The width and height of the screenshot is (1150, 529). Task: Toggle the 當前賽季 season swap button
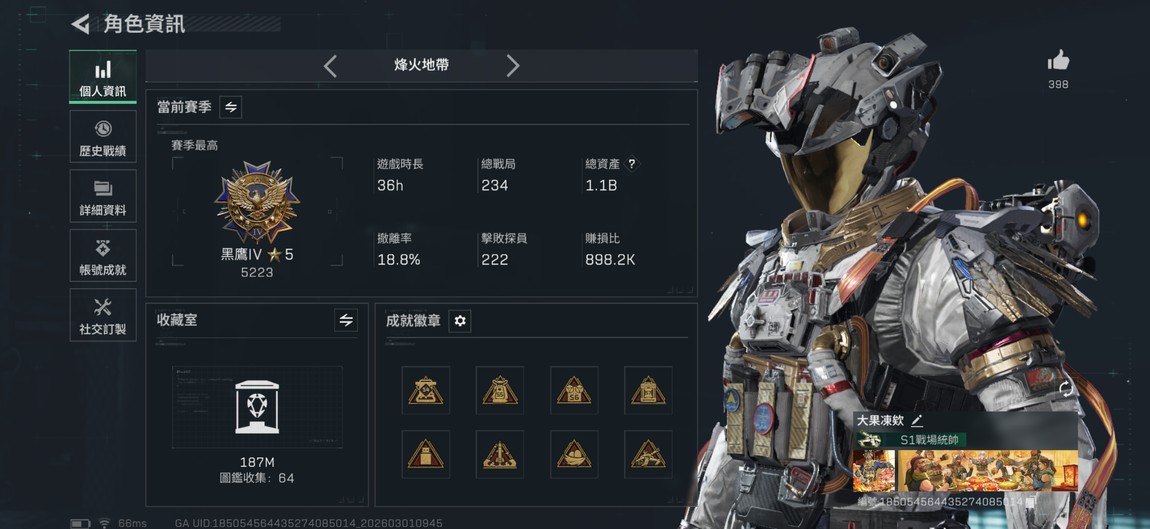point(231,107)
